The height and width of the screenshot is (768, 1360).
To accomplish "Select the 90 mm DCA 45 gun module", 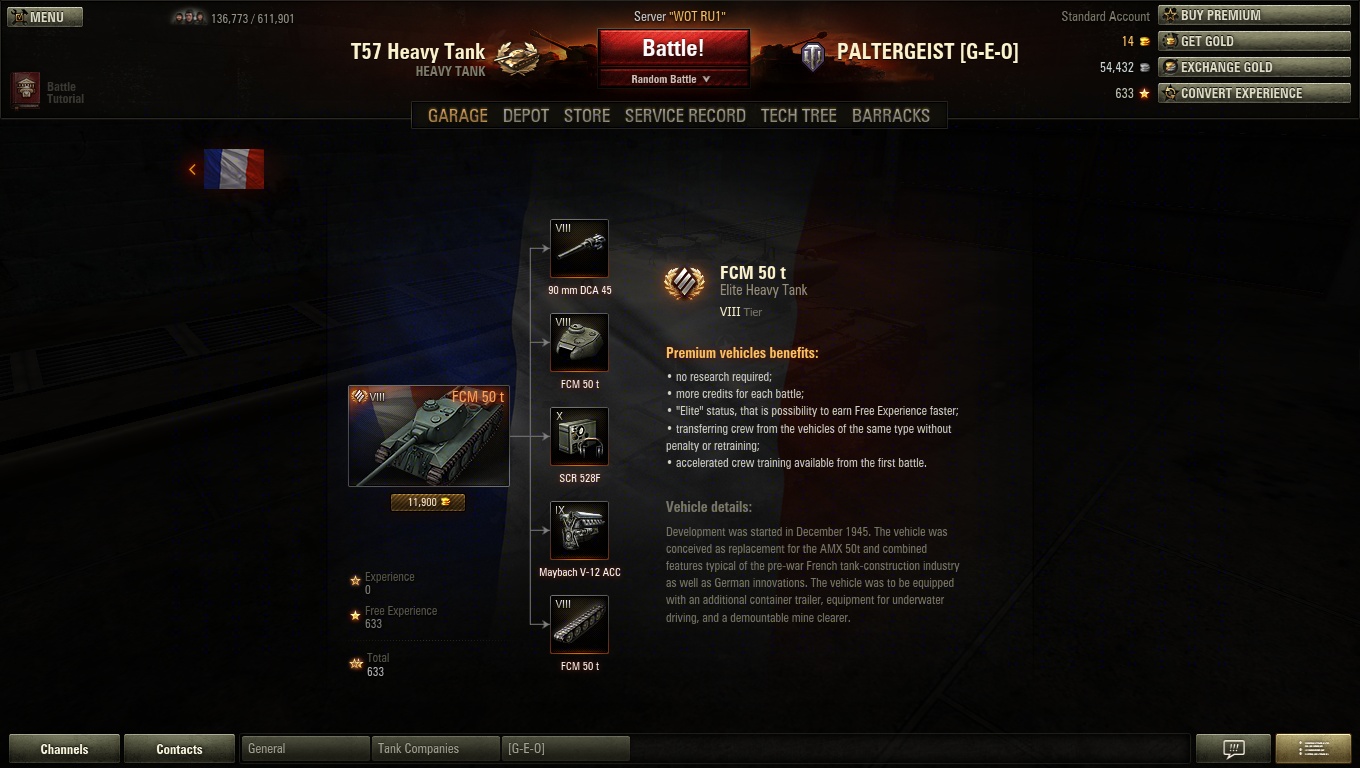I will [x=579, y=248].
